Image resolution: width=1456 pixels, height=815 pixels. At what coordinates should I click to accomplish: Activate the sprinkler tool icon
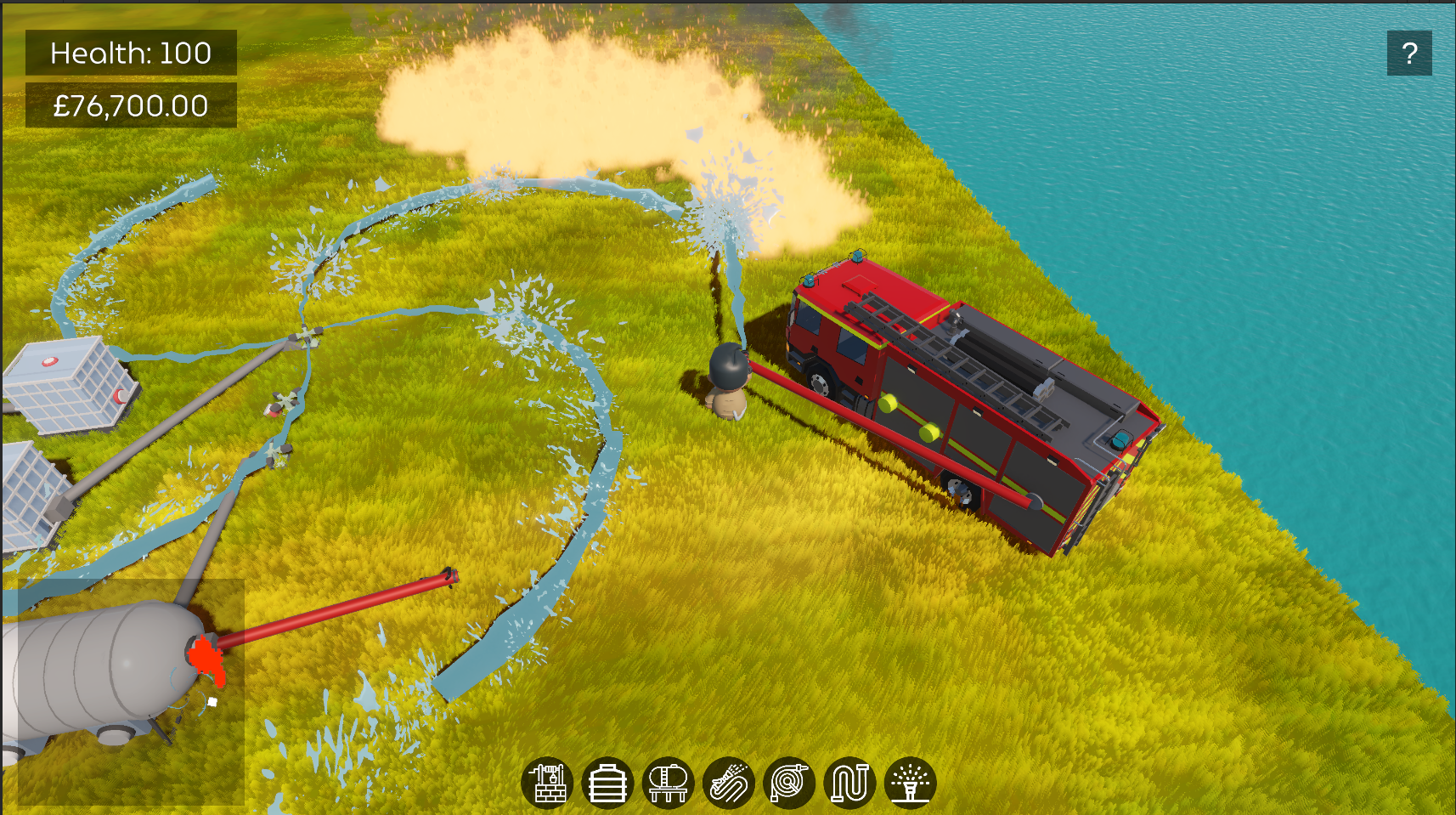click(x=910, y=782)
